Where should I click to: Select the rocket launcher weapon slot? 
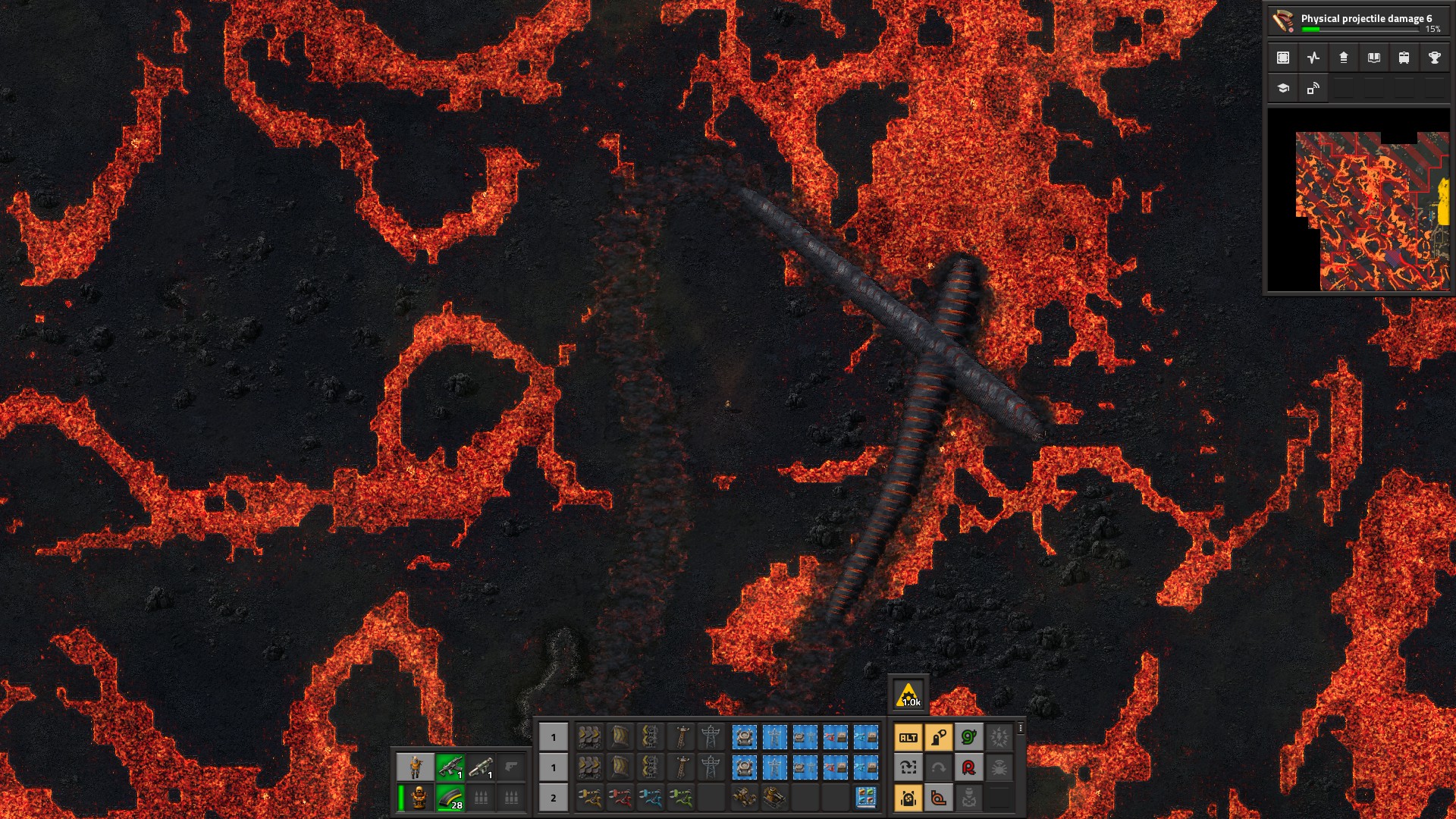[x=481, y=767]
